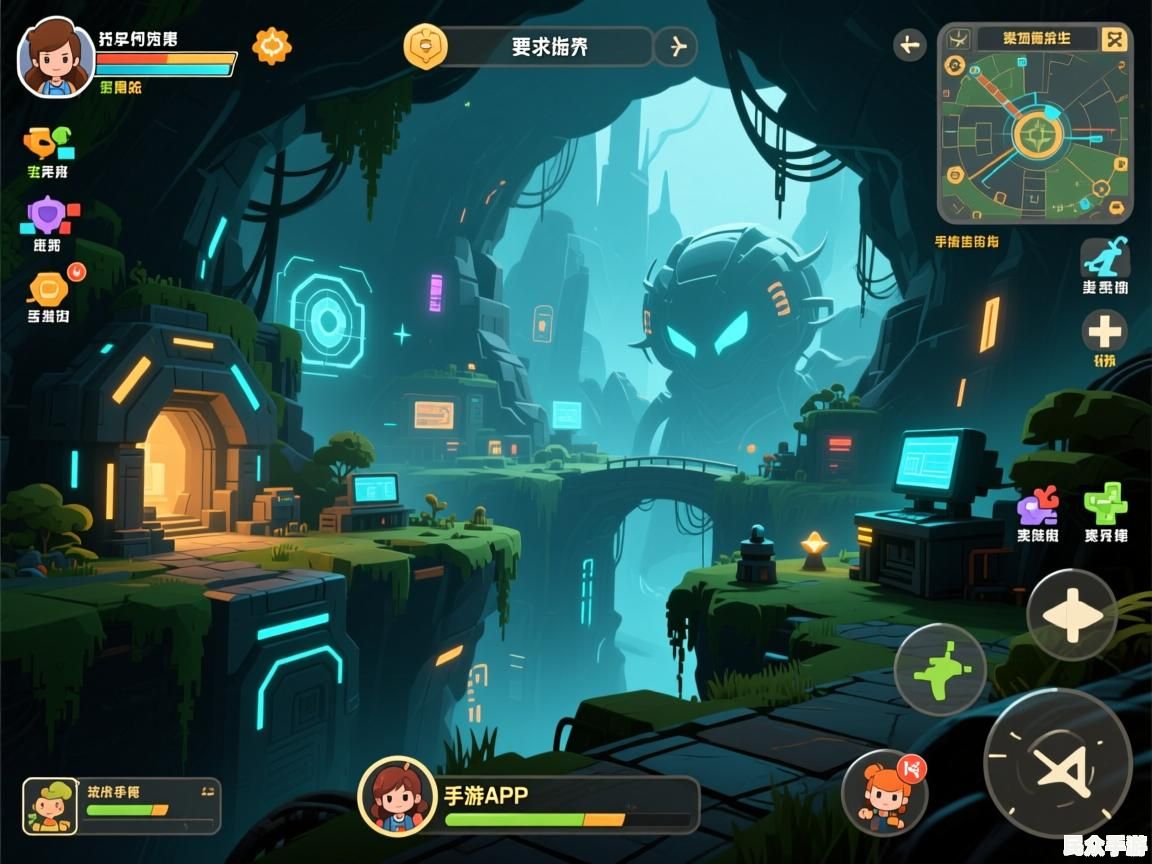This screenshot has width=1152, height=864.
Task: Tap the large main attack button
Action: click(x=1057, y=767)
